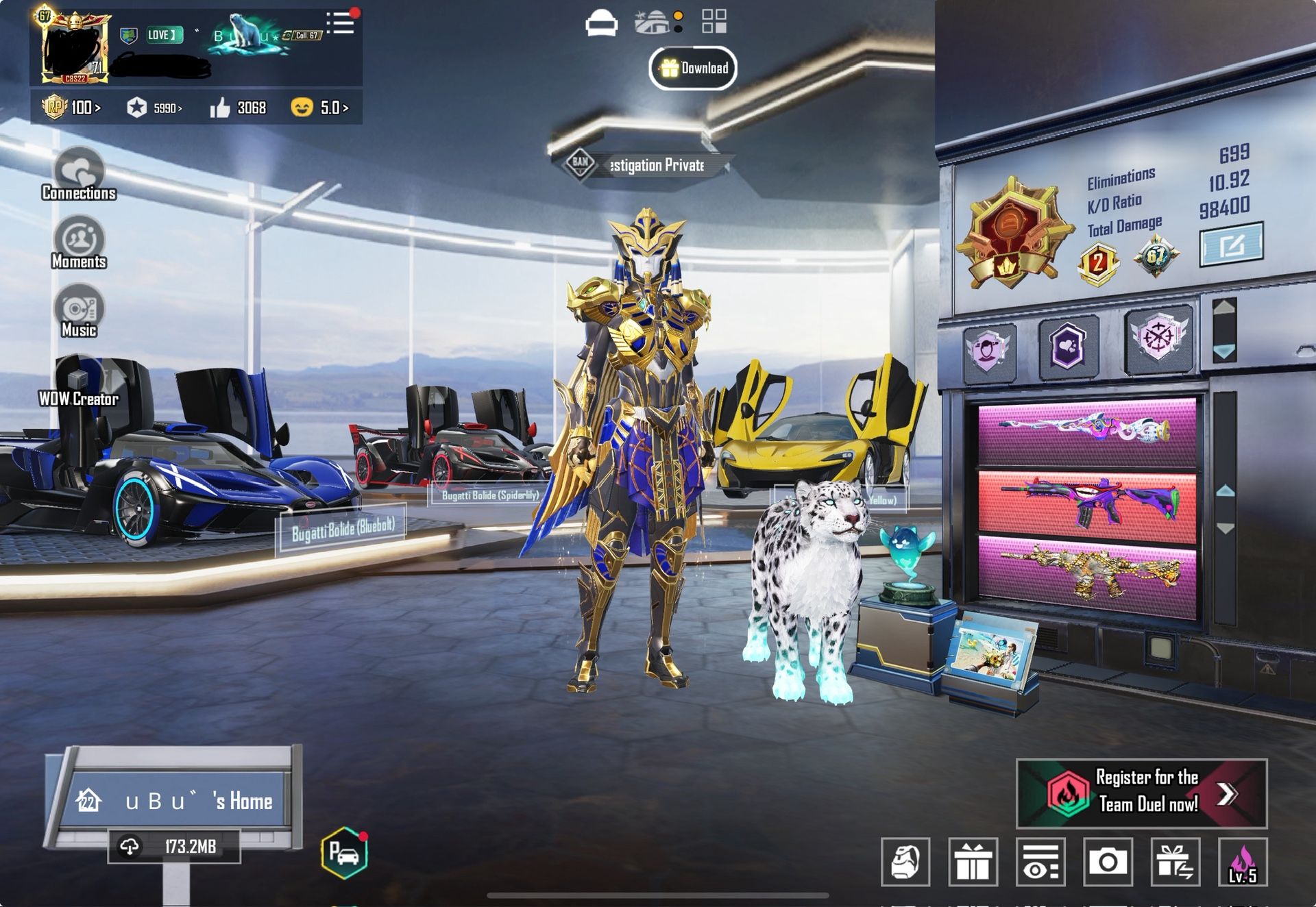Viewport: 1316px width, 907px height.
Task: Open the list menu with red notification dot
Action: click(x=341, y=23)
